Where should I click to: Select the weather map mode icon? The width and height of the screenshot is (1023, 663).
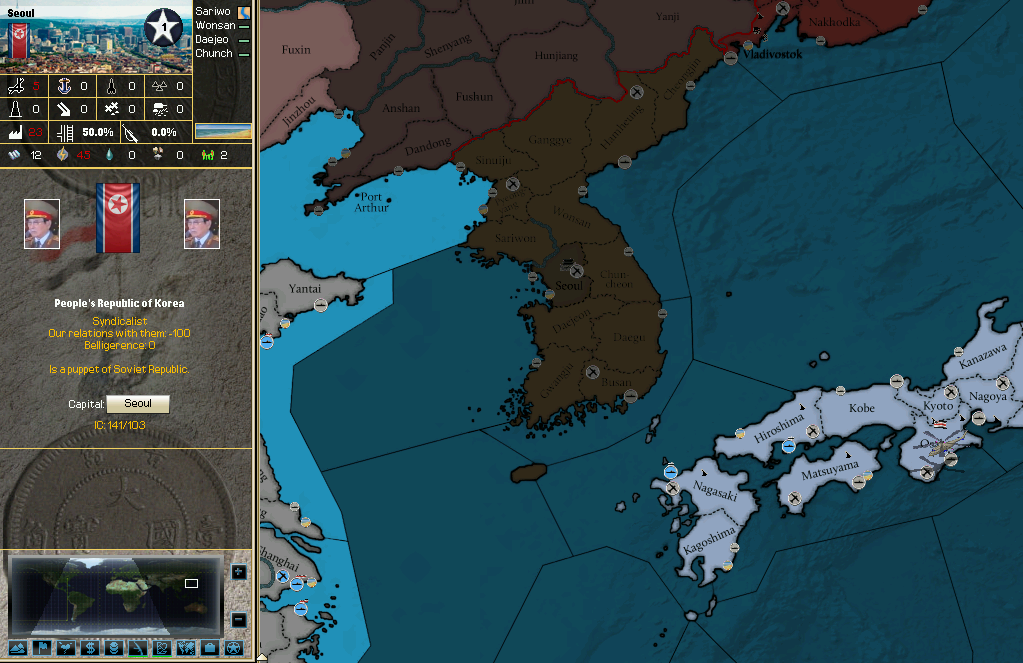pos(65,648)
